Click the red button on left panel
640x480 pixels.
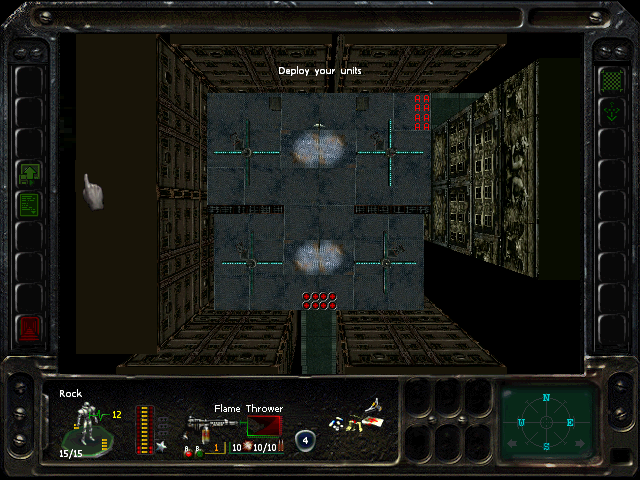tap(30, 326)
